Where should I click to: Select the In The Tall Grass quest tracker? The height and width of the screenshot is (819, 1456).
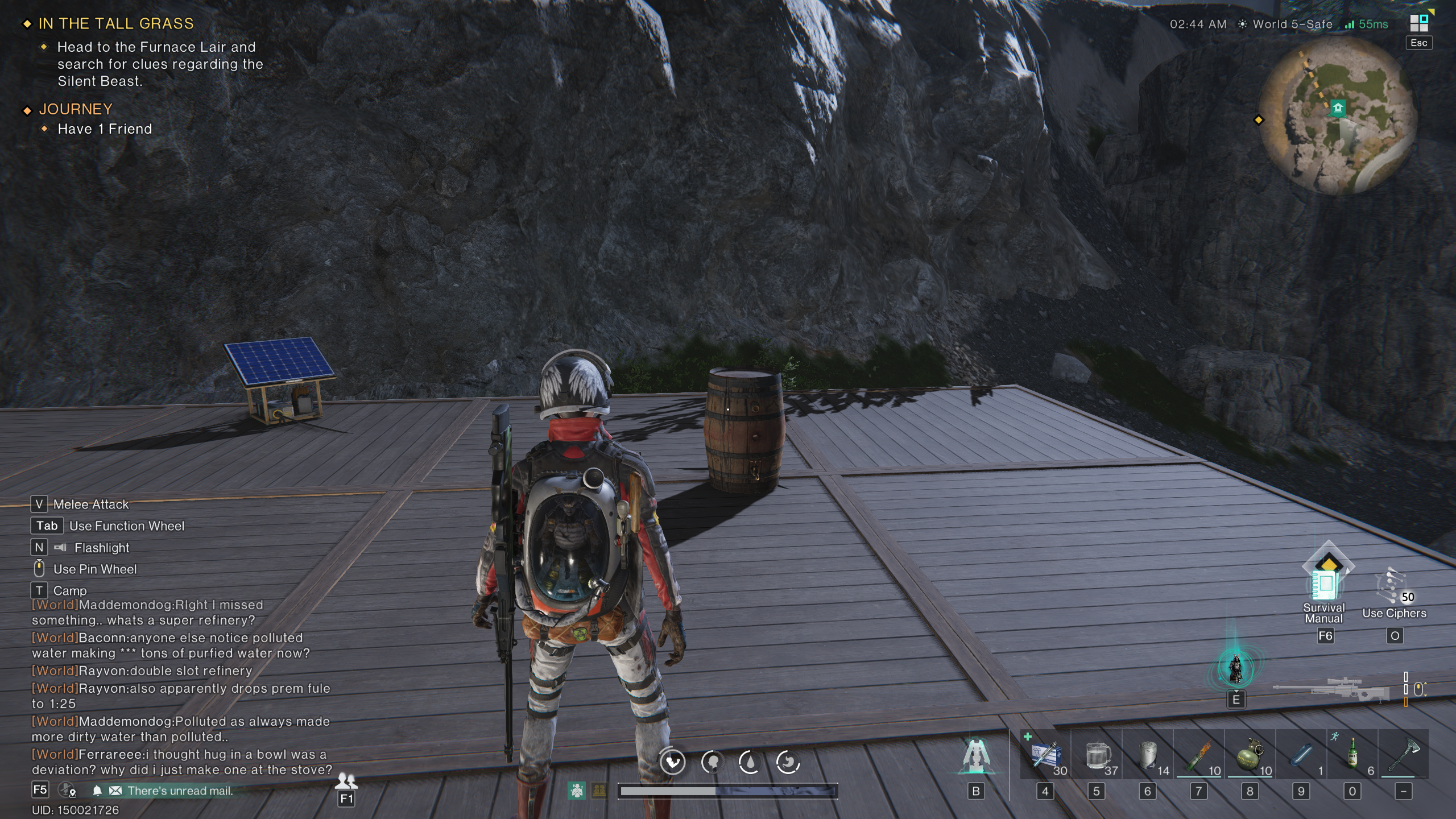[116, 24]
